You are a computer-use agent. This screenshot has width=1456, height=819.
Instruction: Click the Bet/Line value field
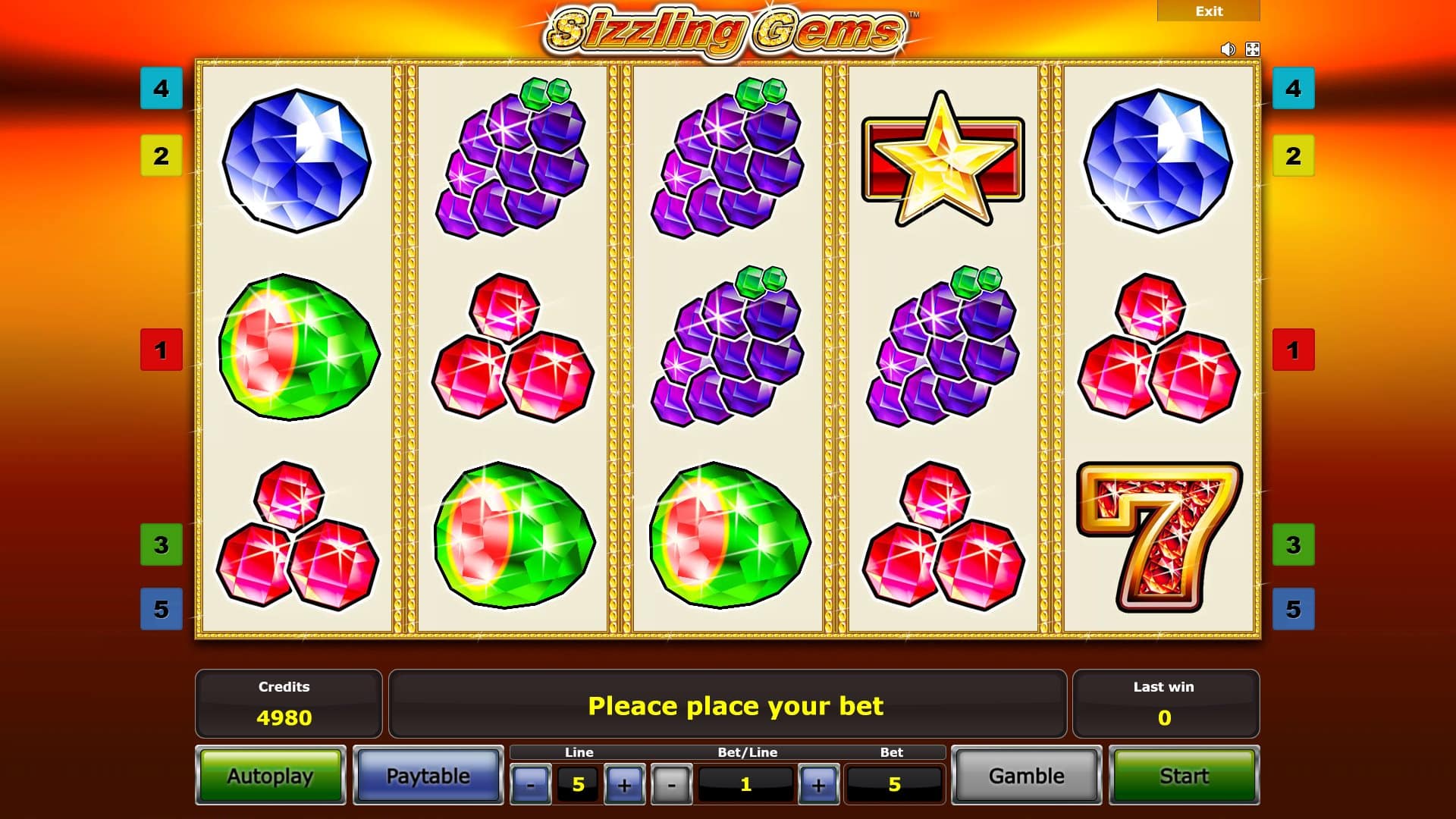tap(747, 785)
